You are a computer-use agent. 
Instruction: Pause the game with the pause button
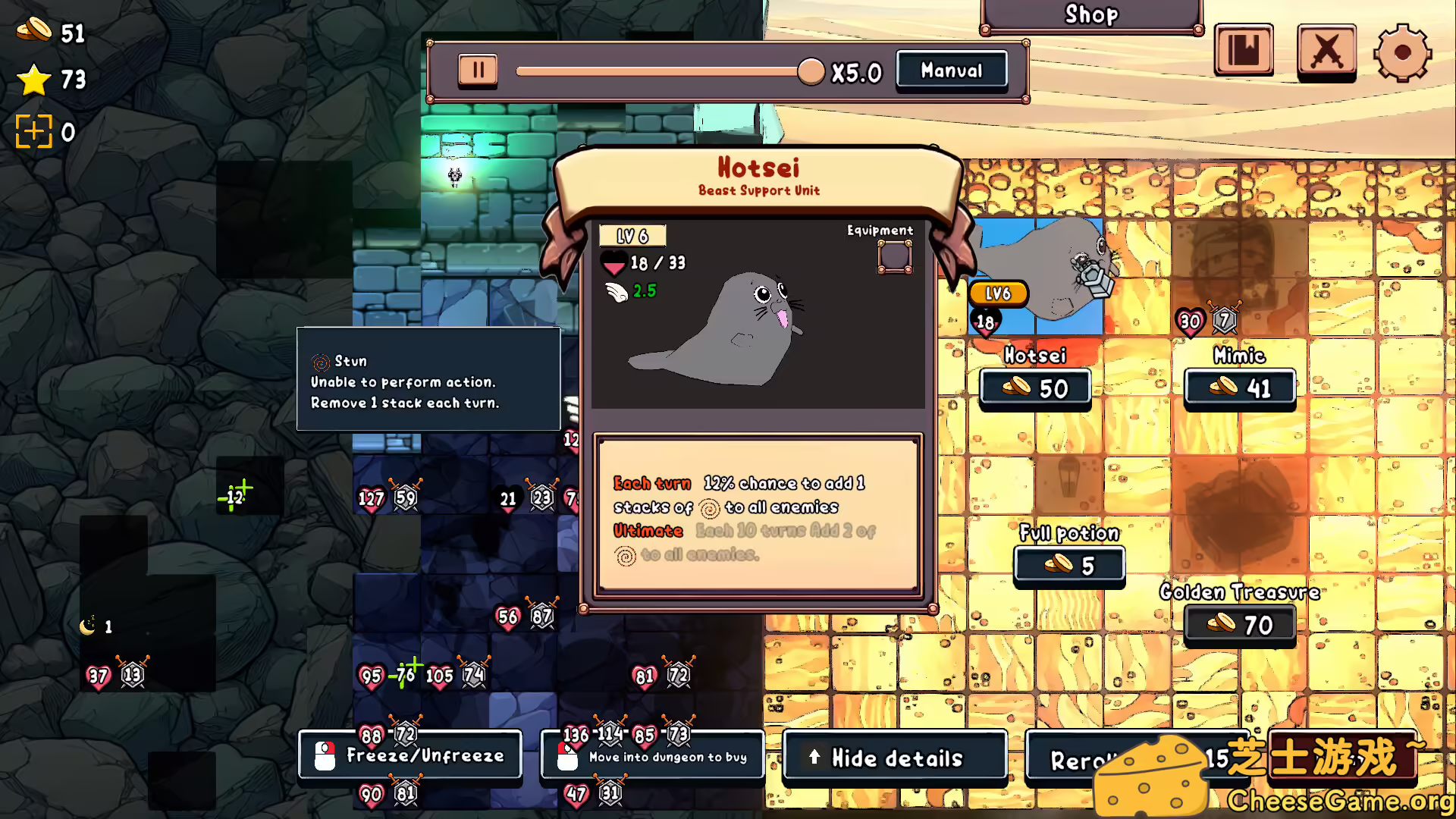click(478, 70)
